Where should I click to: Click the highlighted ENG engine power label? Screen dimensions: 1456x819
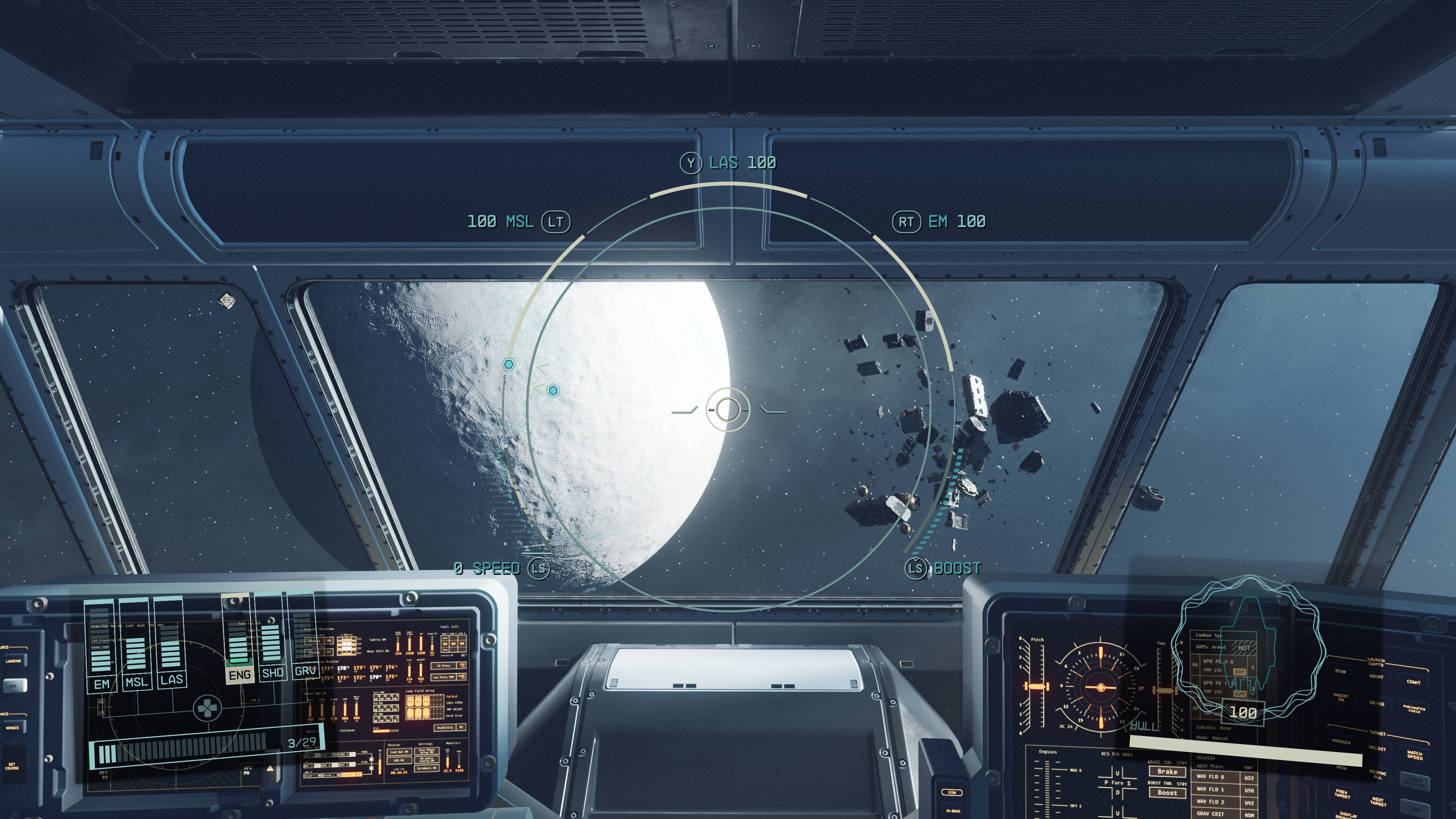click(239, 675)
